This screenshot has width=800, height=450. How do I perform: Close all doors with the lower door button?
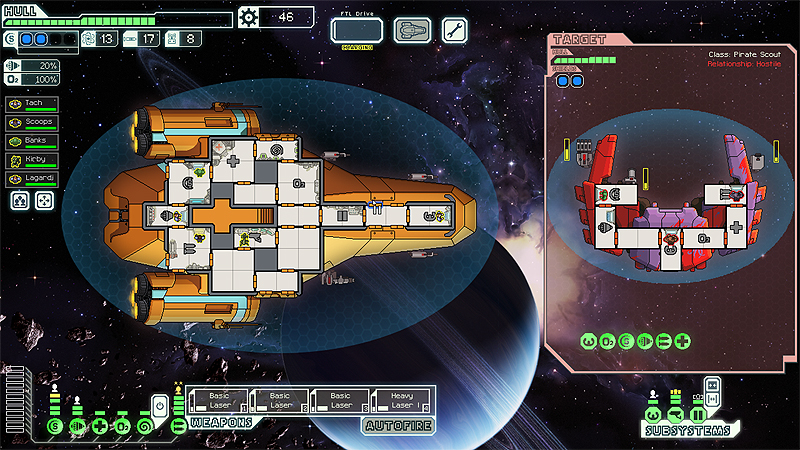[x=713, y=399]
